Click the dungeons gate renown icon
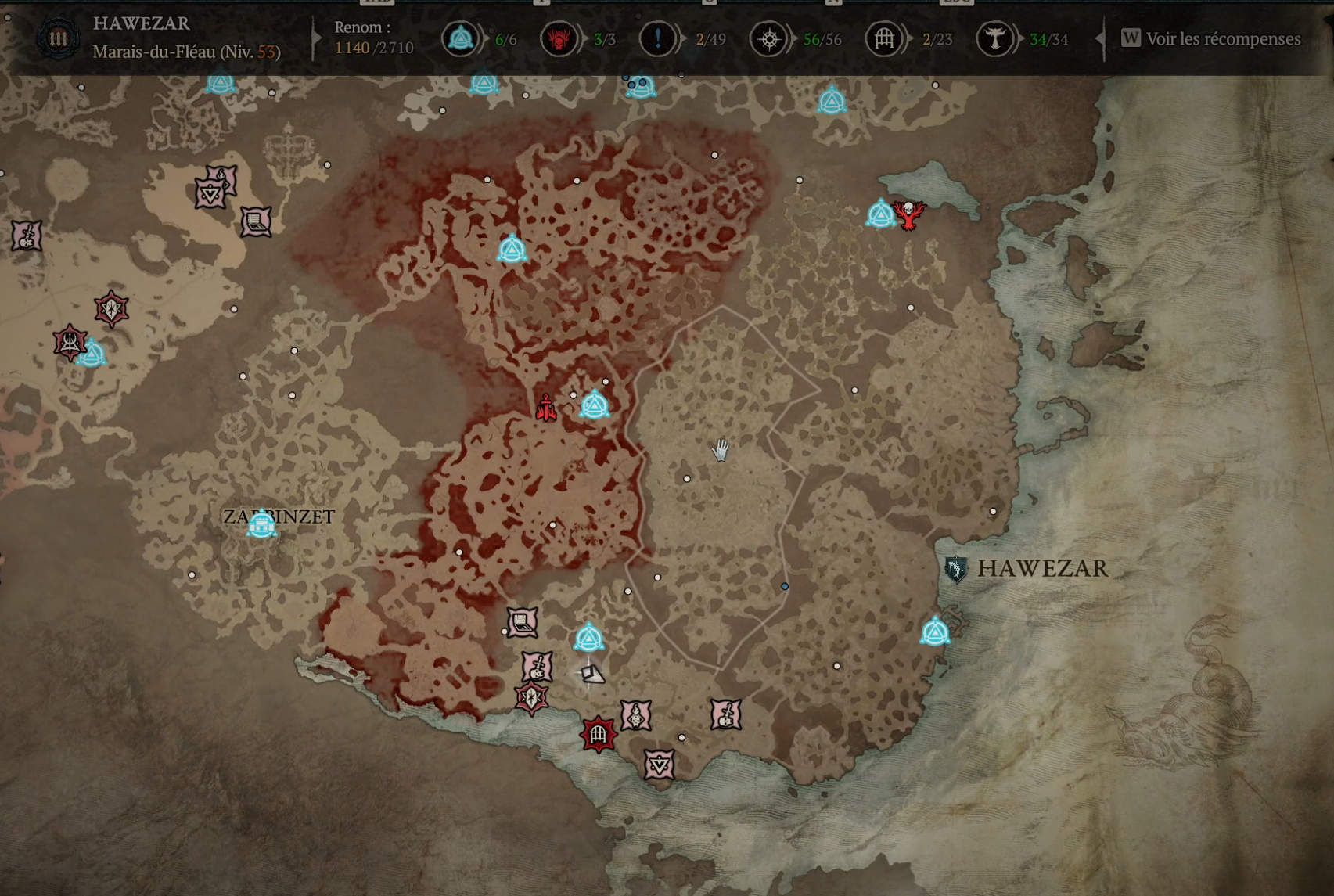1334x896 pixels. (884, 39)
